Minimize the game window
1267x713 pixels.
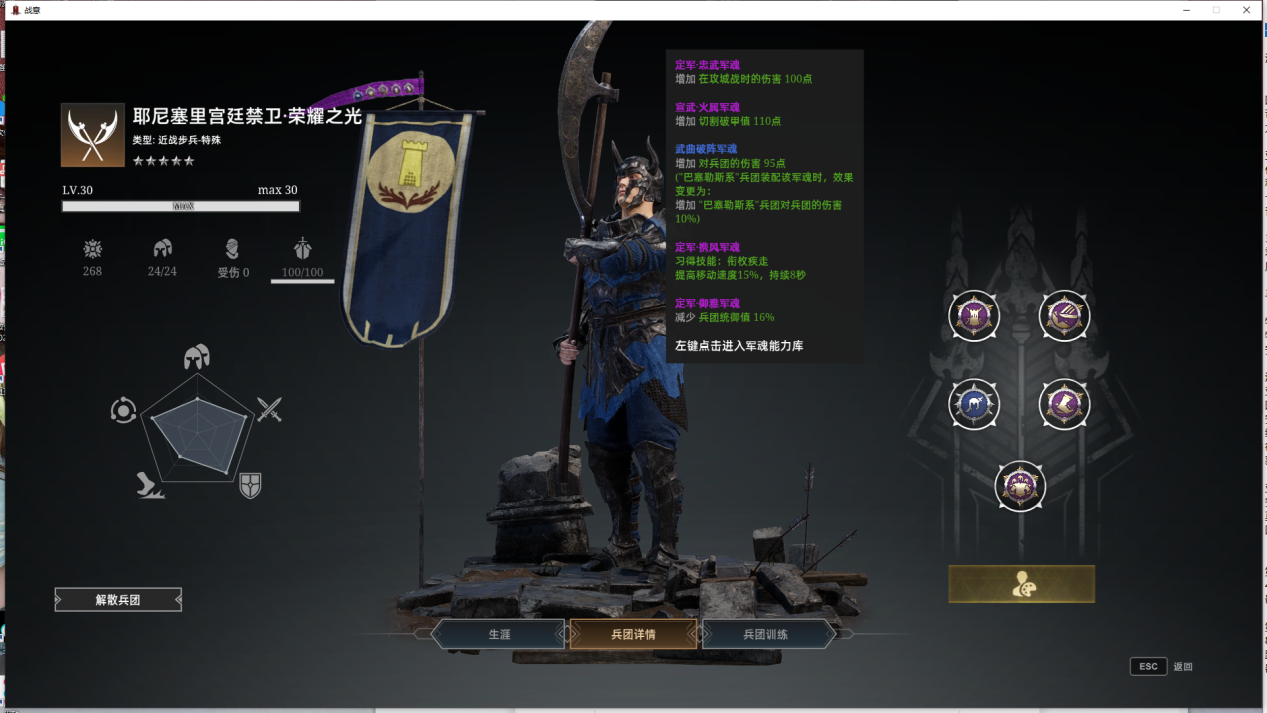[x=1186, y=10]
